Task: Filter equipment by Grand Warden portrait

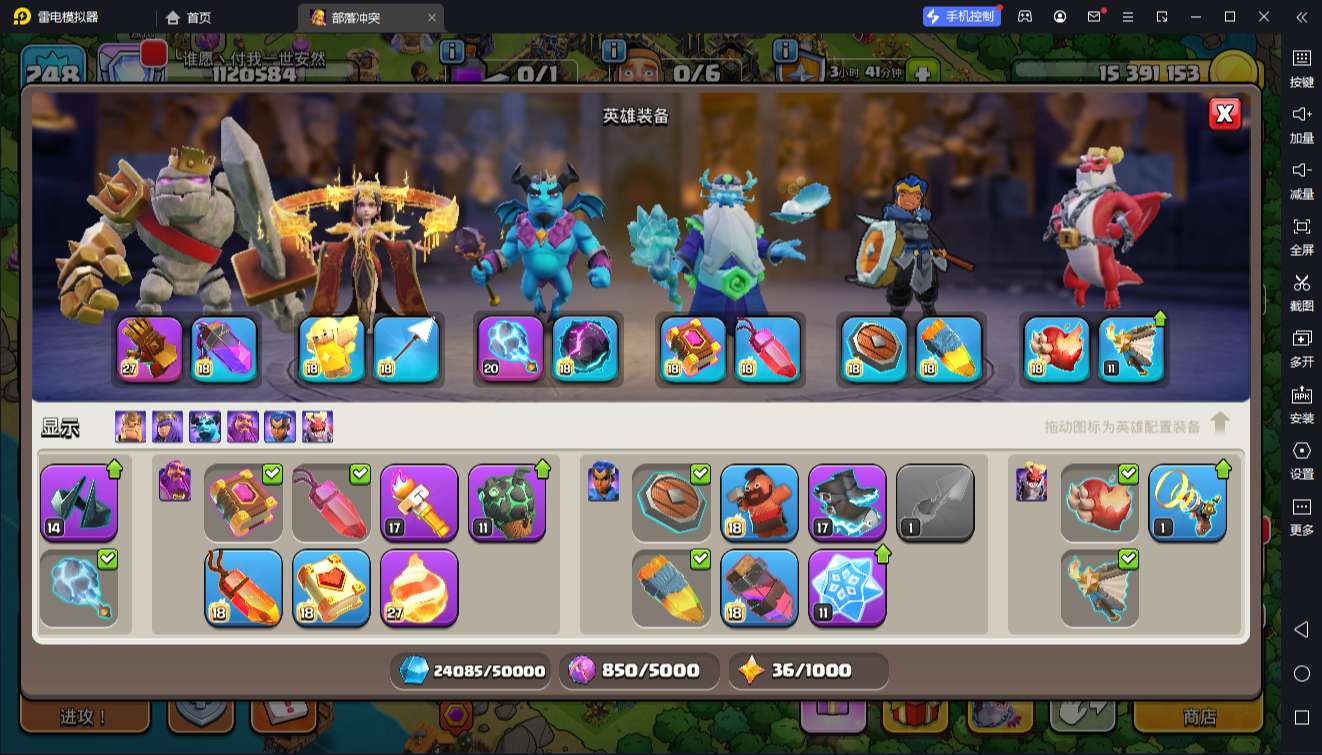Action: tap(243, 427)
